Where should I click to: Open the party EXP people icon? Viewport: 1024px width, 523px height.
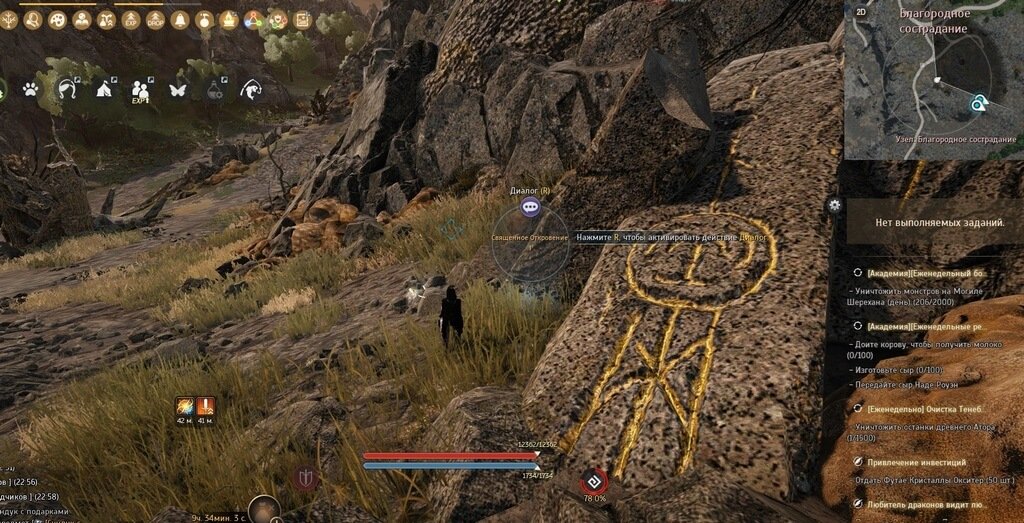(141, 90)
